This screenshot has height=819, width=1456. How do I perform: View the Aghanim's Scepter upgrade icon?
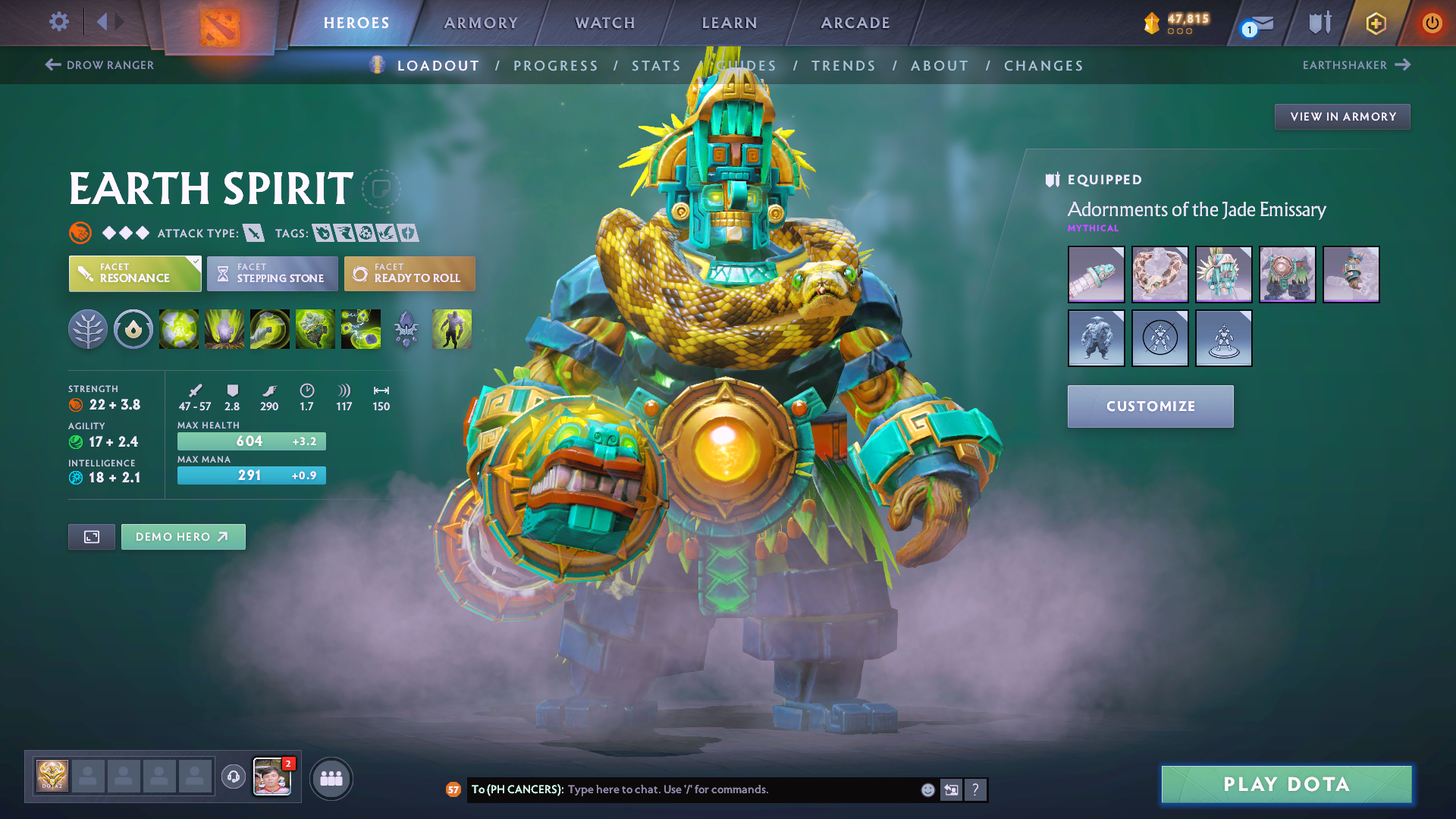[406, 328]
